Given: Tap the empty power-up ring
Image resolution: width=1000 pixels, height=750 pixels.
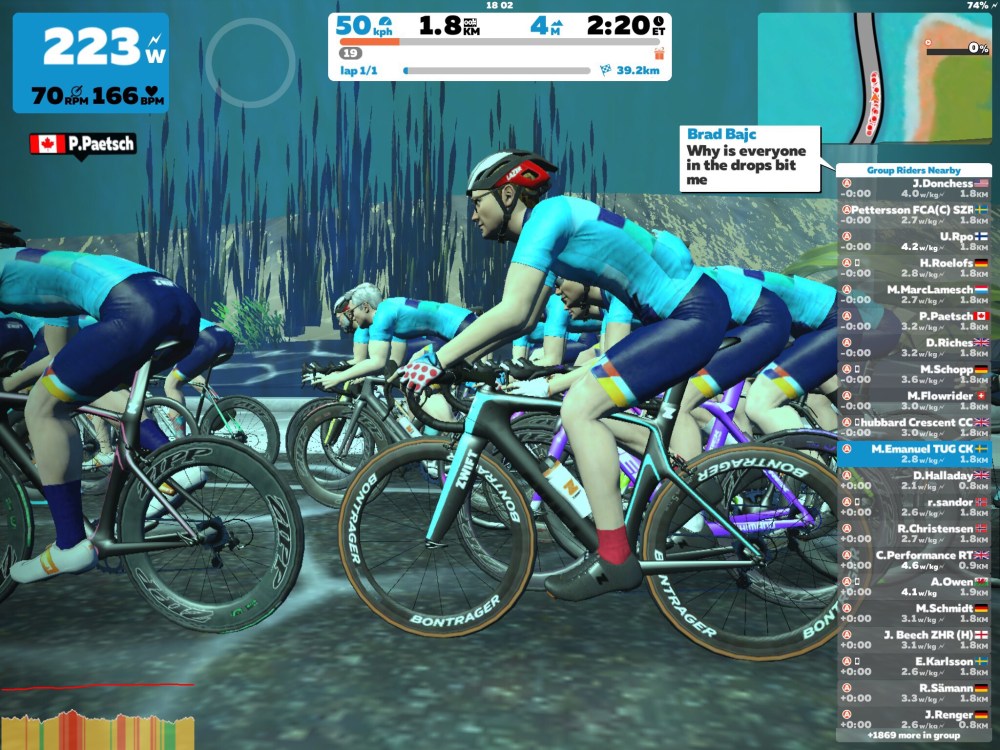Looking at the screenshot, I should coord(249,63).
